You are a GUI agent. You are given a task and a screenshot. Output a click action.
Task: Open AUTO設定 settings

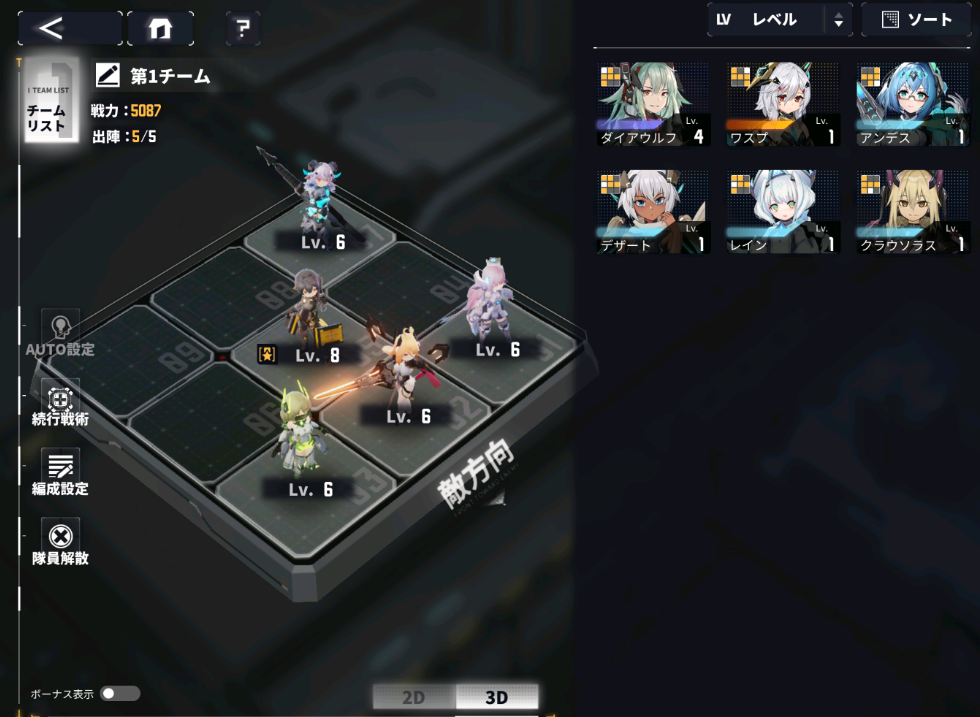(60, 334)
